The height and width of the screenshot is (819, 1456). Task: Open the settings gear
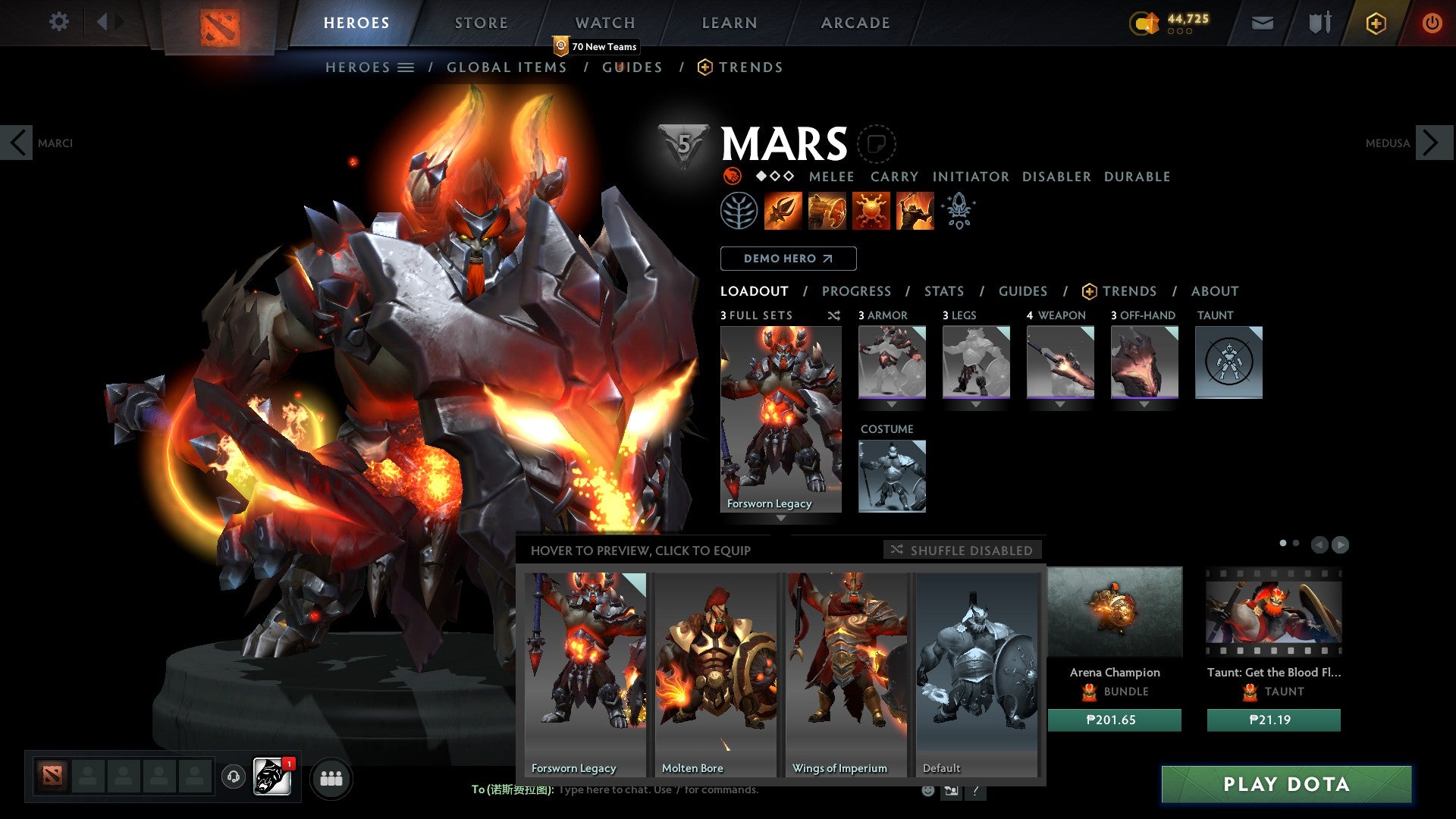pos(58,22)
